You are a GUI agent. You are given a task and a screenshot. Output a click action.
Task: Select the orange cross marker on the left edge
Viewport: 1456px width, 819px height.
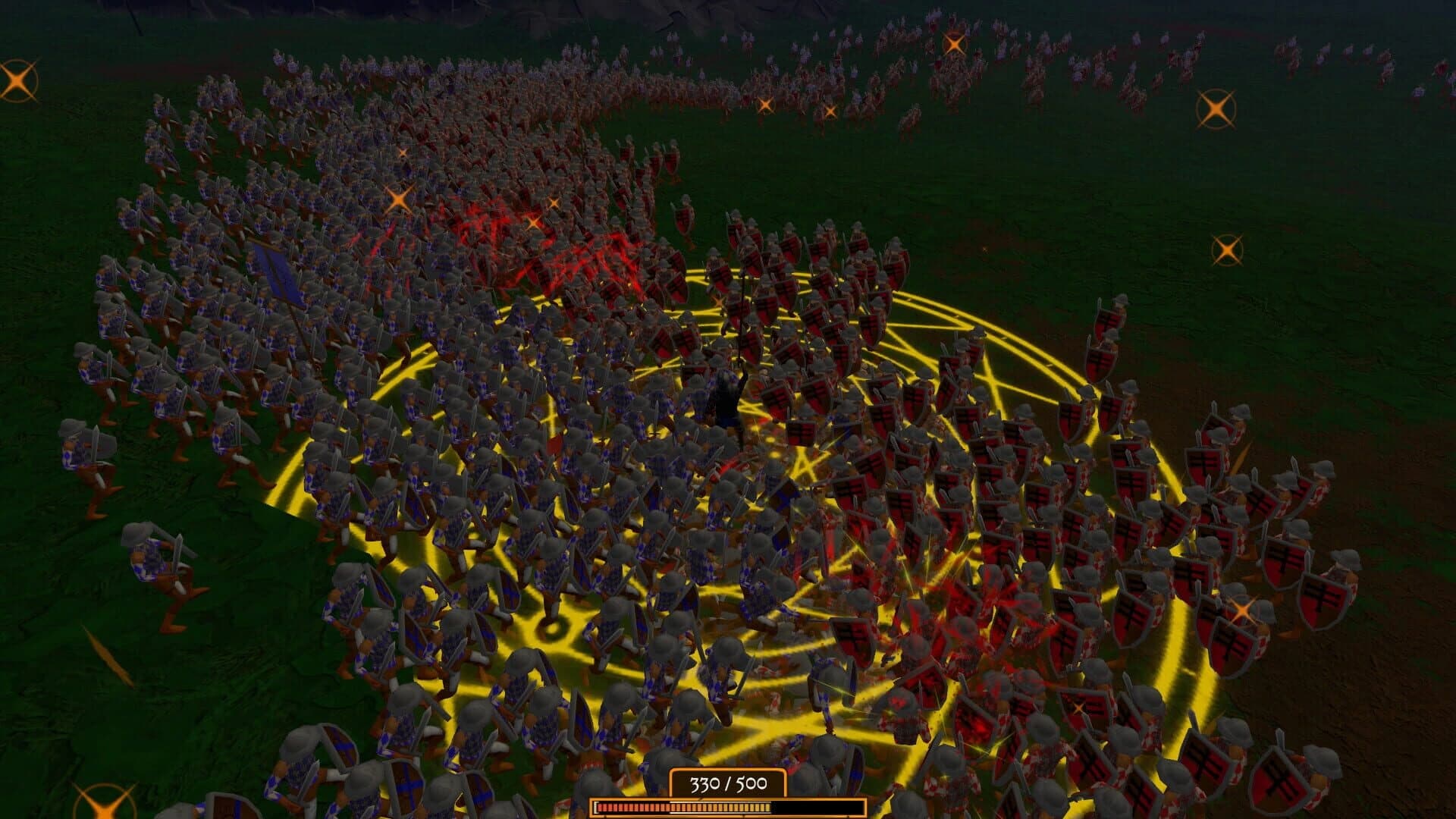pyautogui.click(x=16, y=79)
